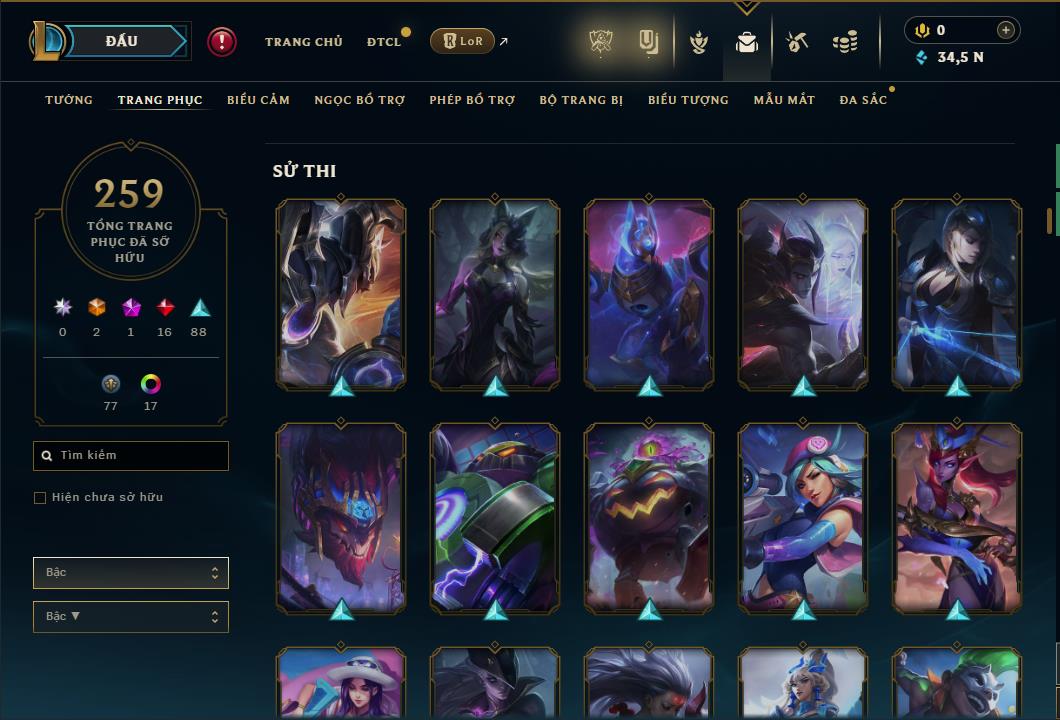Image resolution: width=1060 pixels, height=720 pixels.
Task: Open the red exclamation alert icon
Action: coord(222,42)
